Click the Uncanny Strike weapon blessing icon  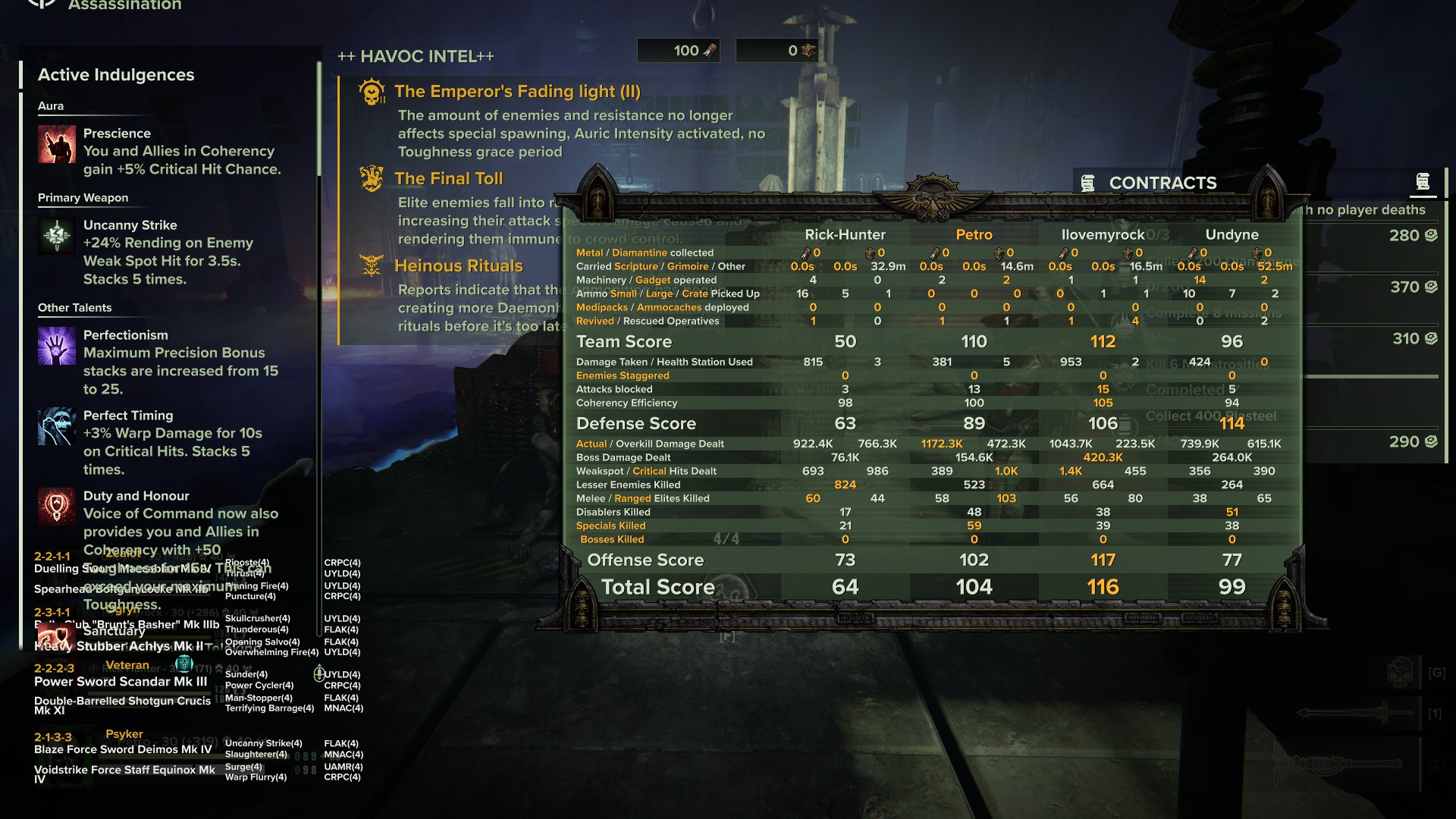[57, 236]
